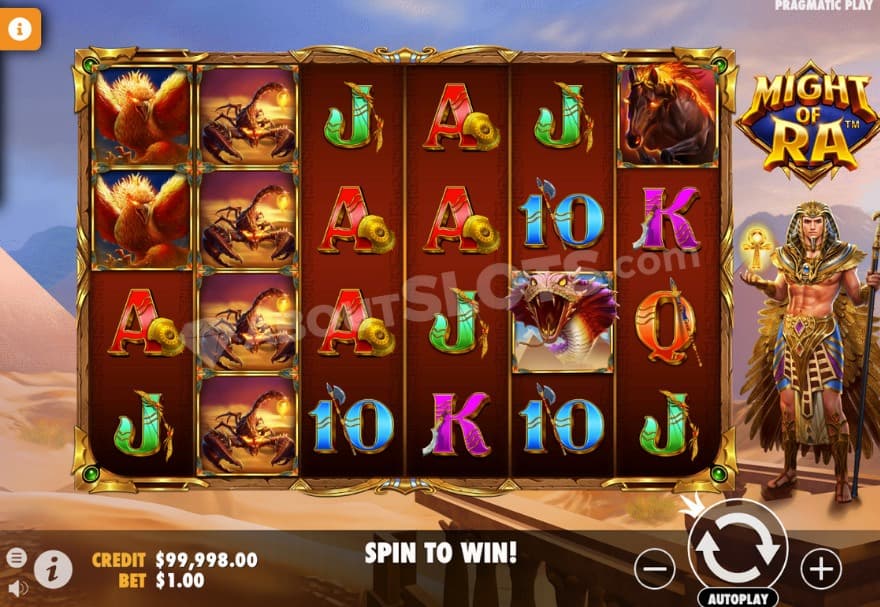Open the Autoplay options
This screenshot has width=880, height=607.
click(x=737, y=598)
